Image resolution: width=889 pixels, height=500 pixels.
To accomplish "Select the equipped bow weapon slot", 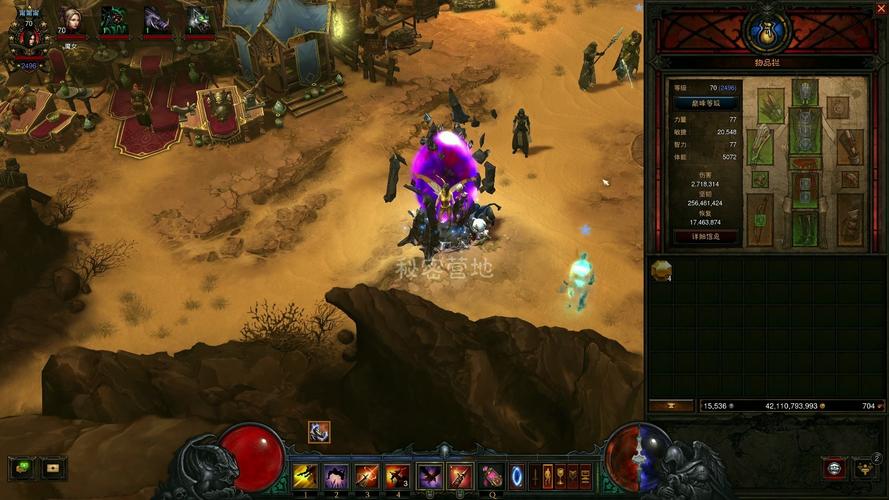I will [x=760, y=220].
